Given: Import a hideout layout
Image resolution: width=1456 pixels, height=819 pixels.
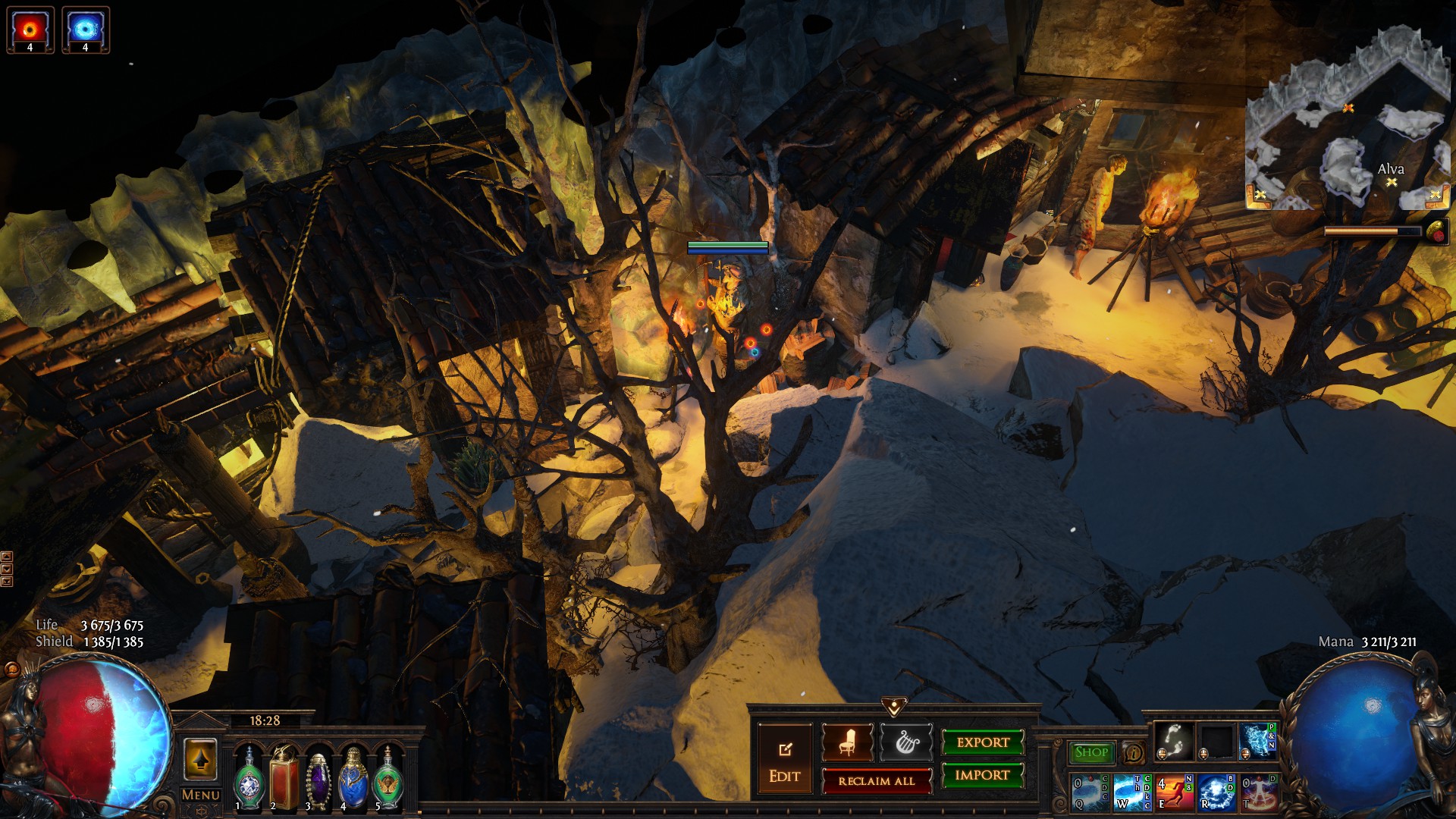Looking at the screenshot, I should [983, 775].
